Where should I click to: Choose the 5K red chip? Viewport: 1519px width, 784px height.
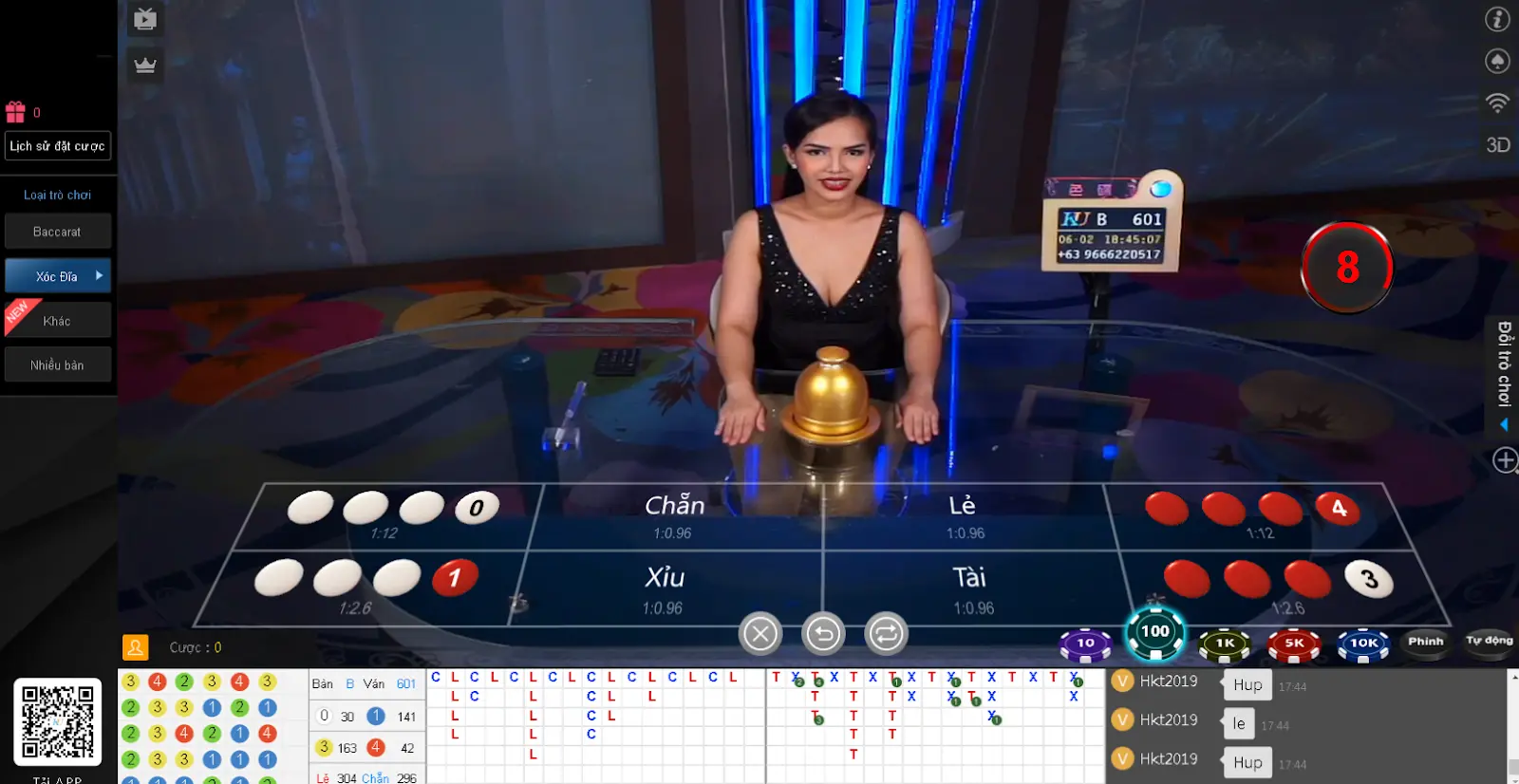pos(1294,644)
